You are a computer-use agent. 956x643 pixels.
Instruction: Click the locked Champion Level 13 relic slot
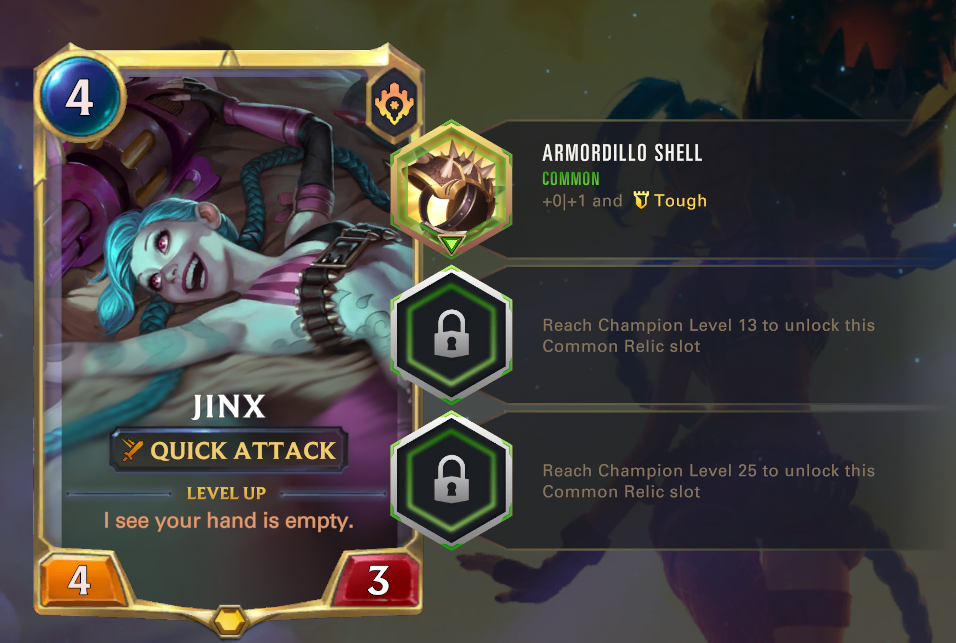tap(450, 337)
